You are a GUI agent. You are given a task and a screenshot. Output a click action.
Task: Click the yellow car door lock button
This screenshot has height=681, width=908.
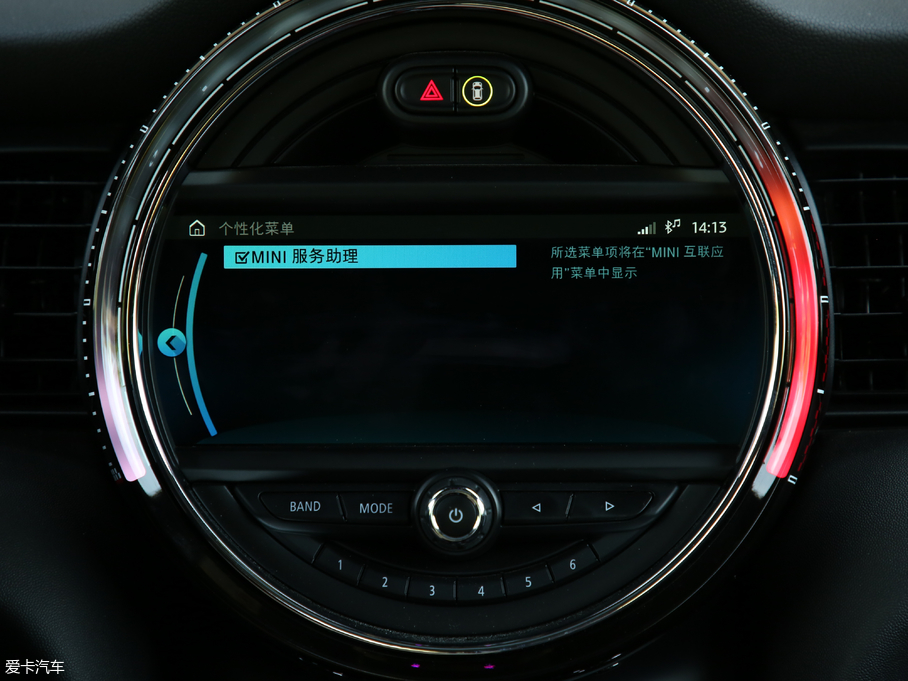477,92
